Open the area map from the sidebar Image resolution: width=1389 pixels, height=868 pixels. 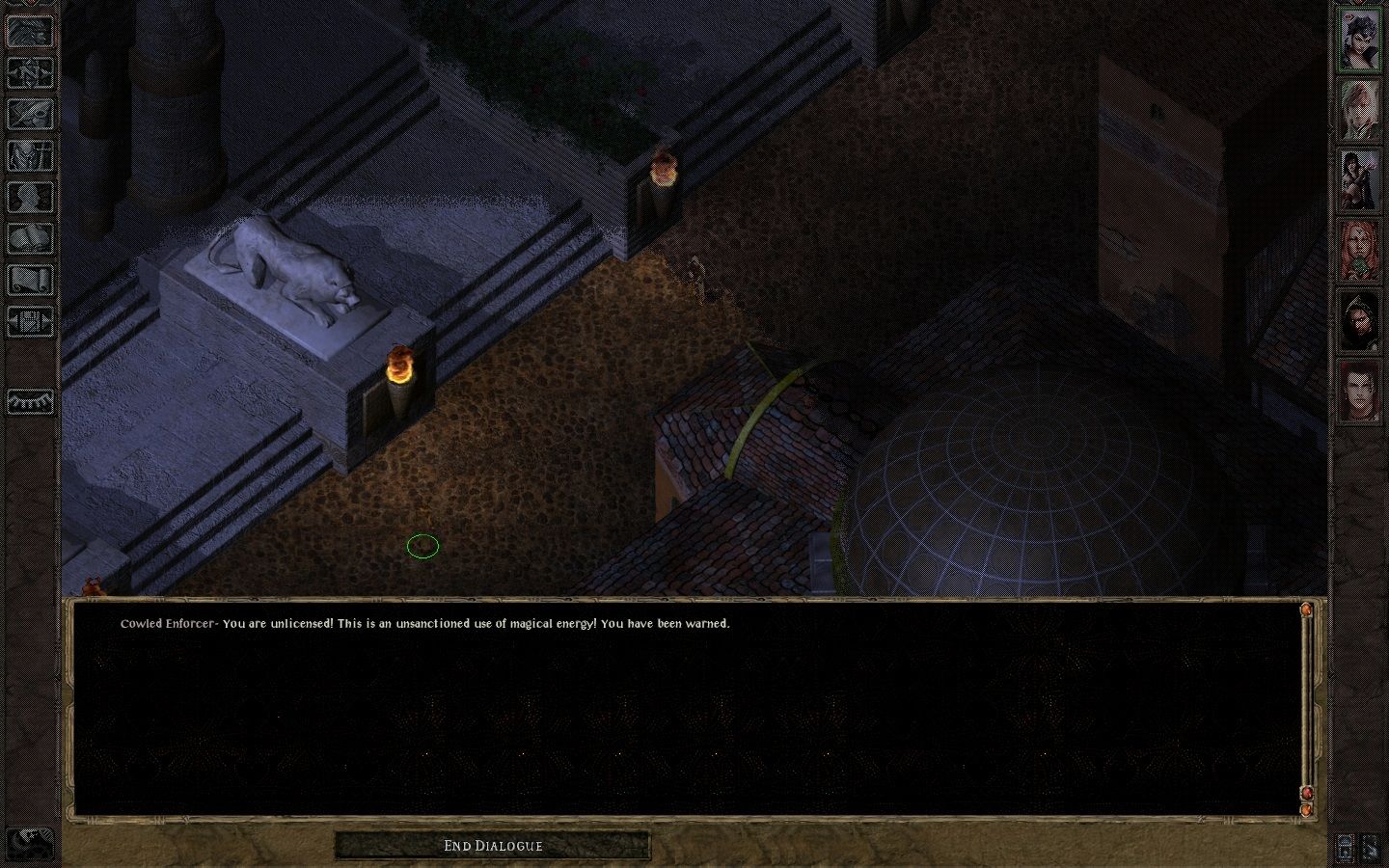pos(30,72)
